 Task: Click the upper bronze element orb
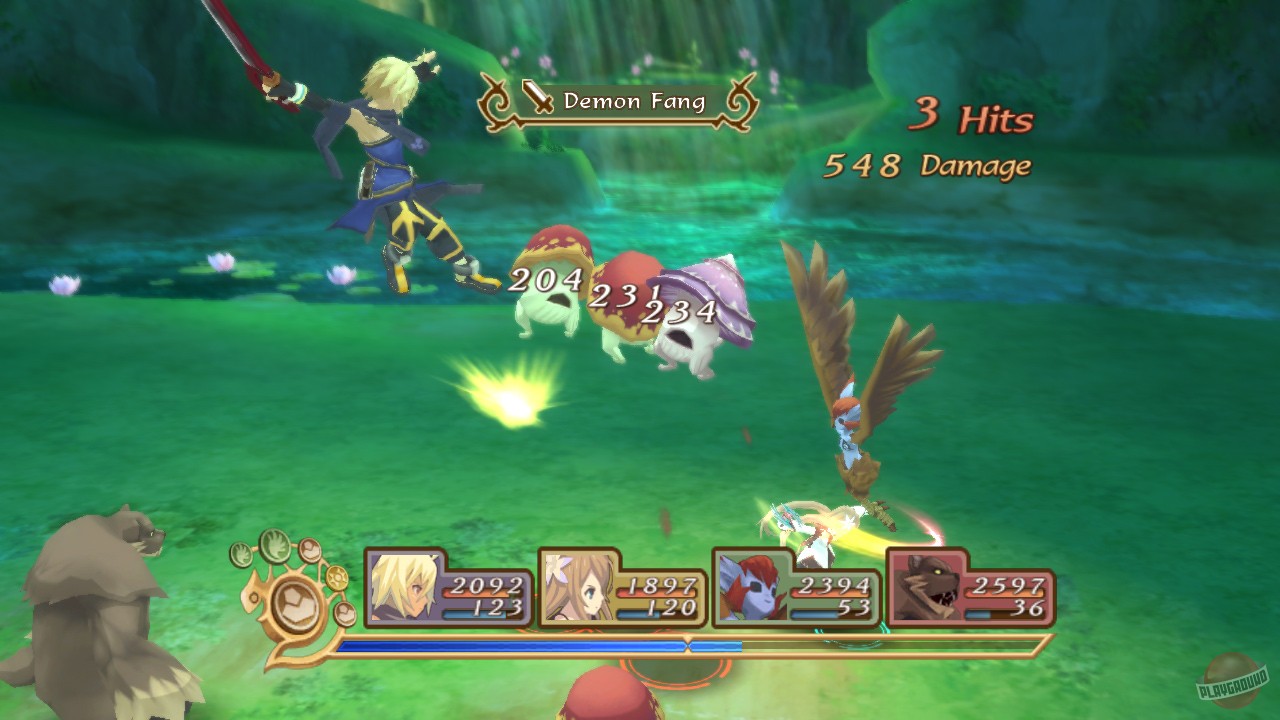pyautogui.click(x=309, y=551)
